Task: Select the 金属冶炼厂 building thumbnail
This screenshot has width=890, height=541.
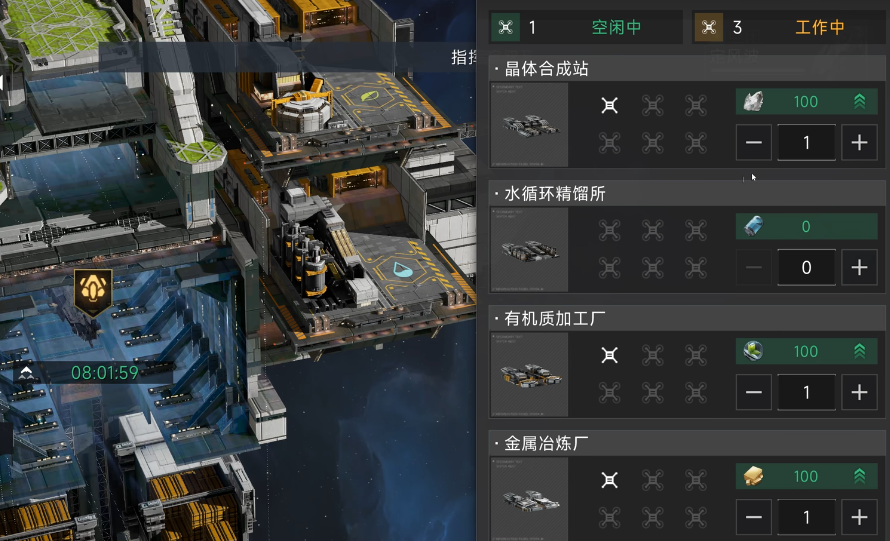Action: 530,500
